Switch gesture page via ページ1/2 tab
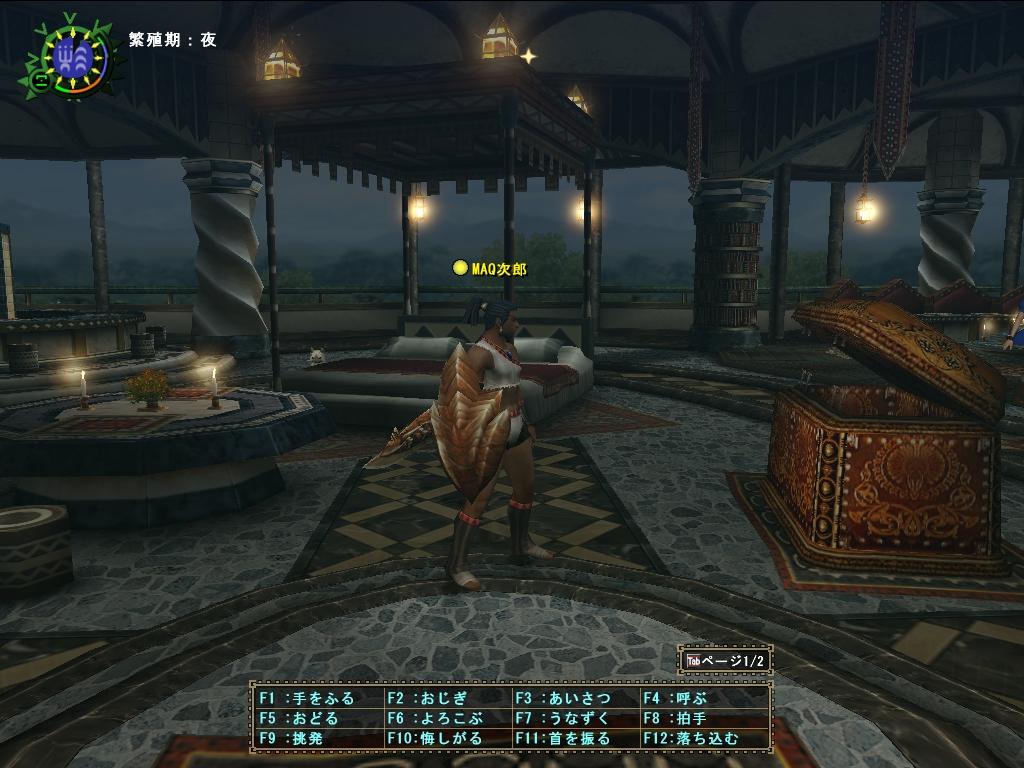 pos(727,661)
